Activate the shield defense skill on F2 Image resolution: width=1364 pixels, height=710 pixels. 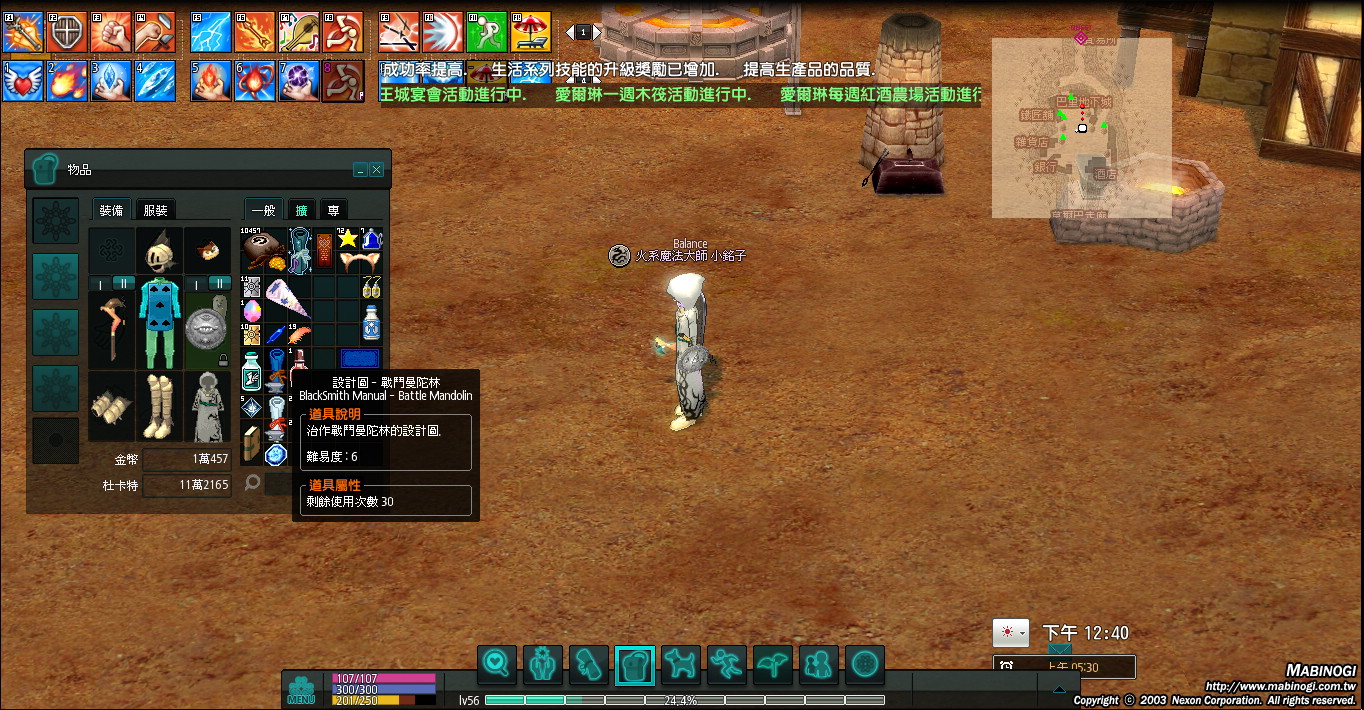68,33
